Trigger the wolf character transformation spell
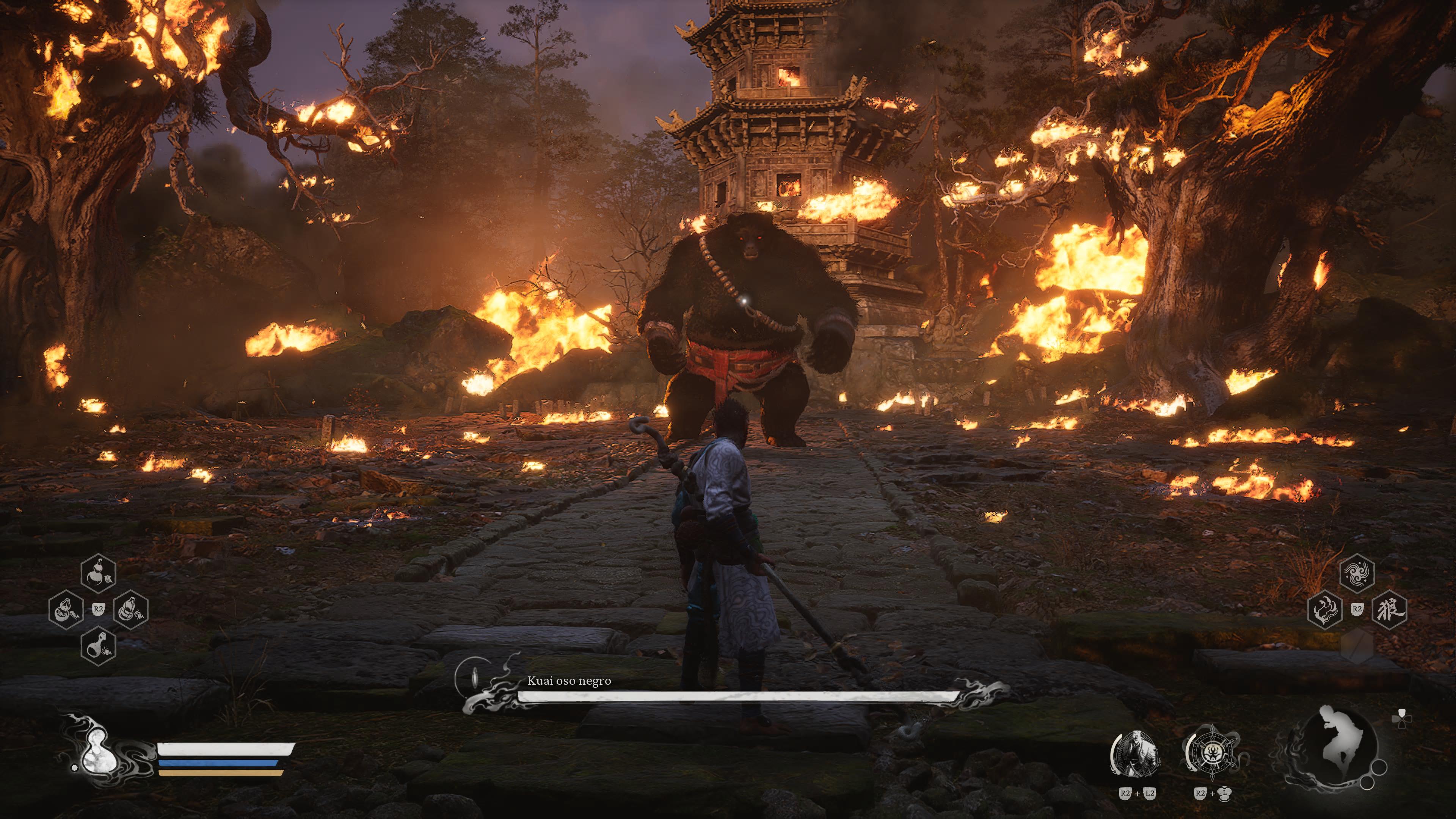Image resolution: width=1456 pixels, height=819 pixels. click(x=1389, y=610)
